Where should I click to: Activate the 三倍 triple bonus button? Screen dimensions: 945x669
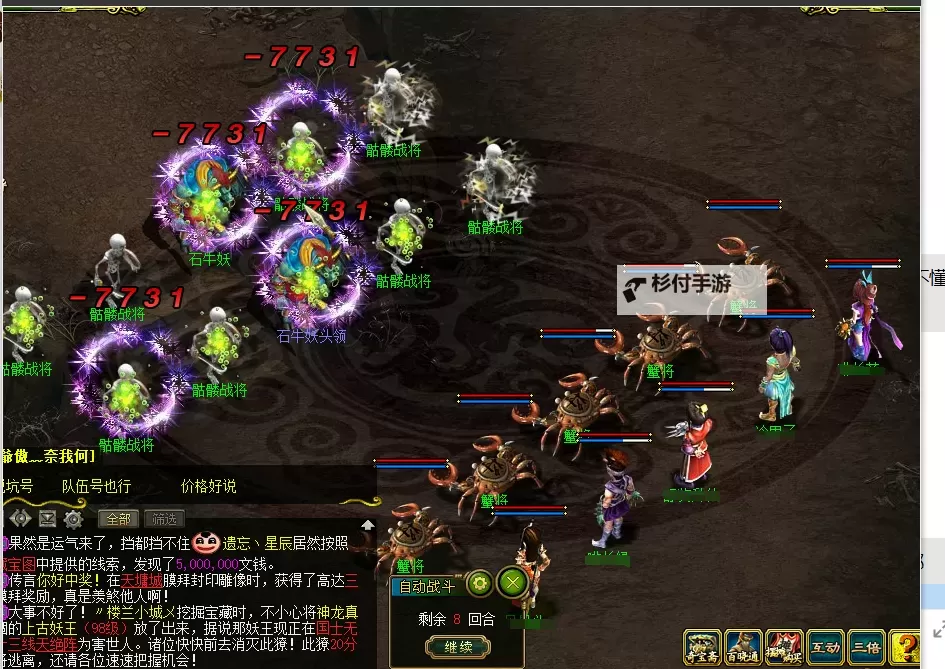(866, 647)
